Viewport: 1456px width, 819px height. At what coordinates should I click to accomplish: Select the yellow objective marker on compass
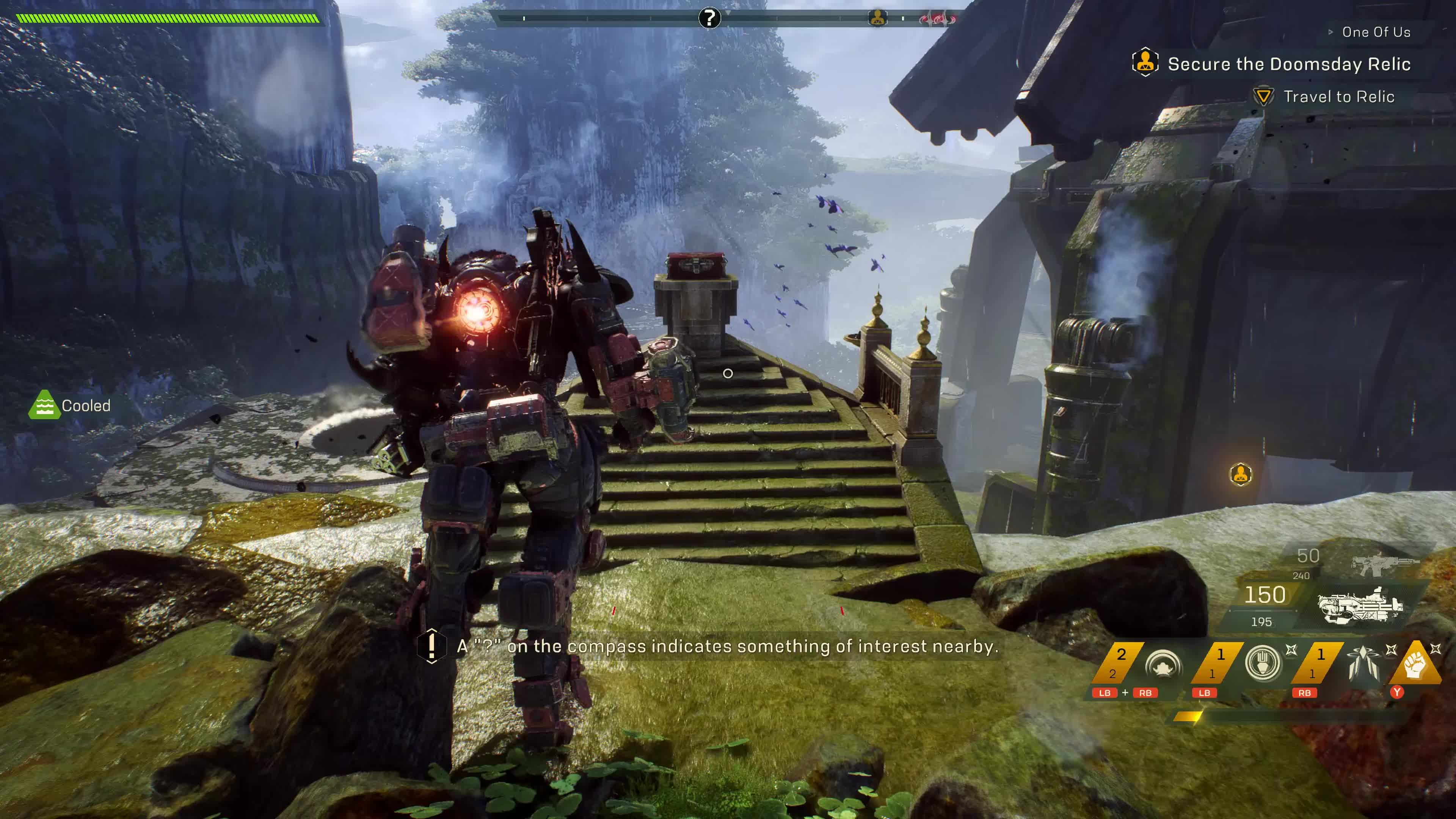click(x=877, y=18)
